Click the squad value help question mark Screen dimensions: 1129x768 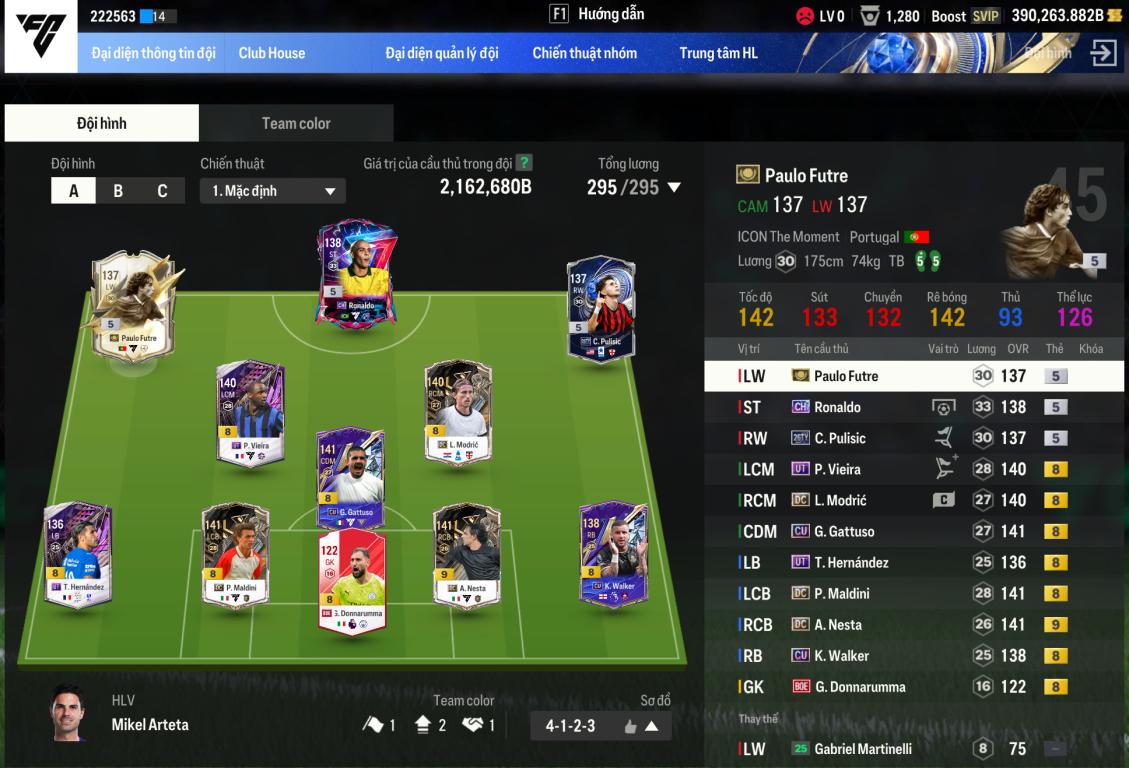524,163
